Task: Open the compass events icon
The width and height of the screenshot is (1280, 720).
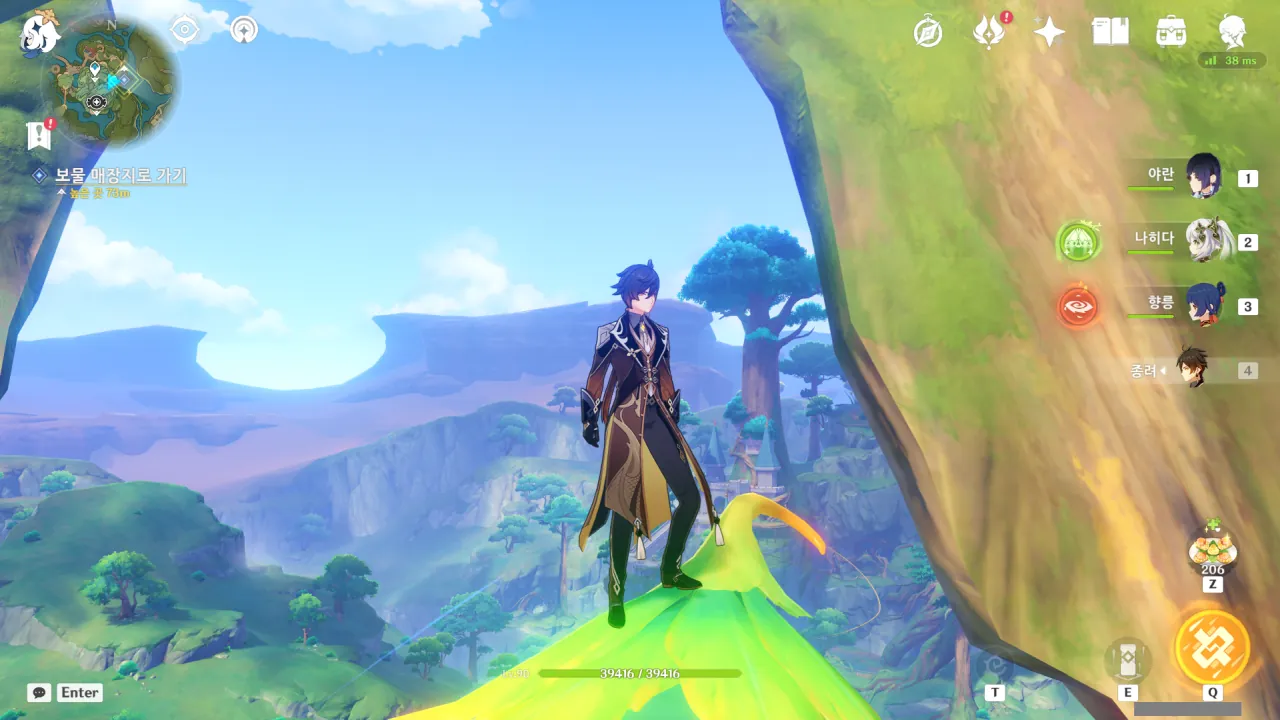Action: point(928,33)
